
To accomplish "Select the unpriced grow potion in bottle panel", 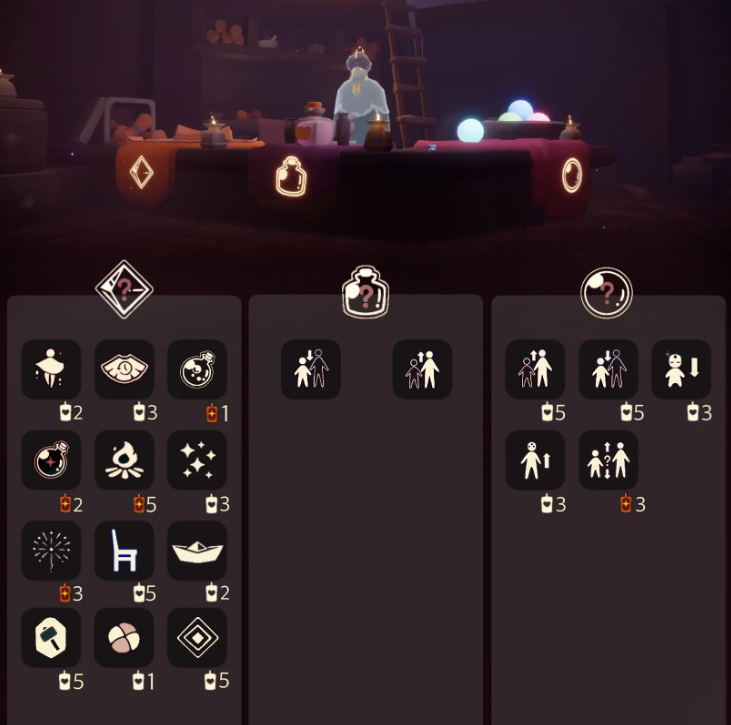I will pyautogui.click(x=422, y=370).
